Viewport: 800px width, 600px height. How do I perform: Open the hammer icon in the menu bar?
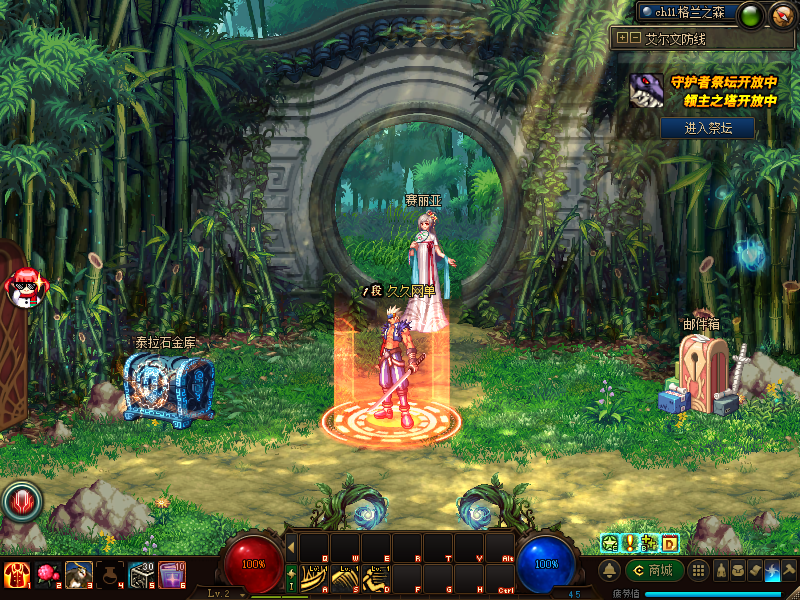pos(789,571)
